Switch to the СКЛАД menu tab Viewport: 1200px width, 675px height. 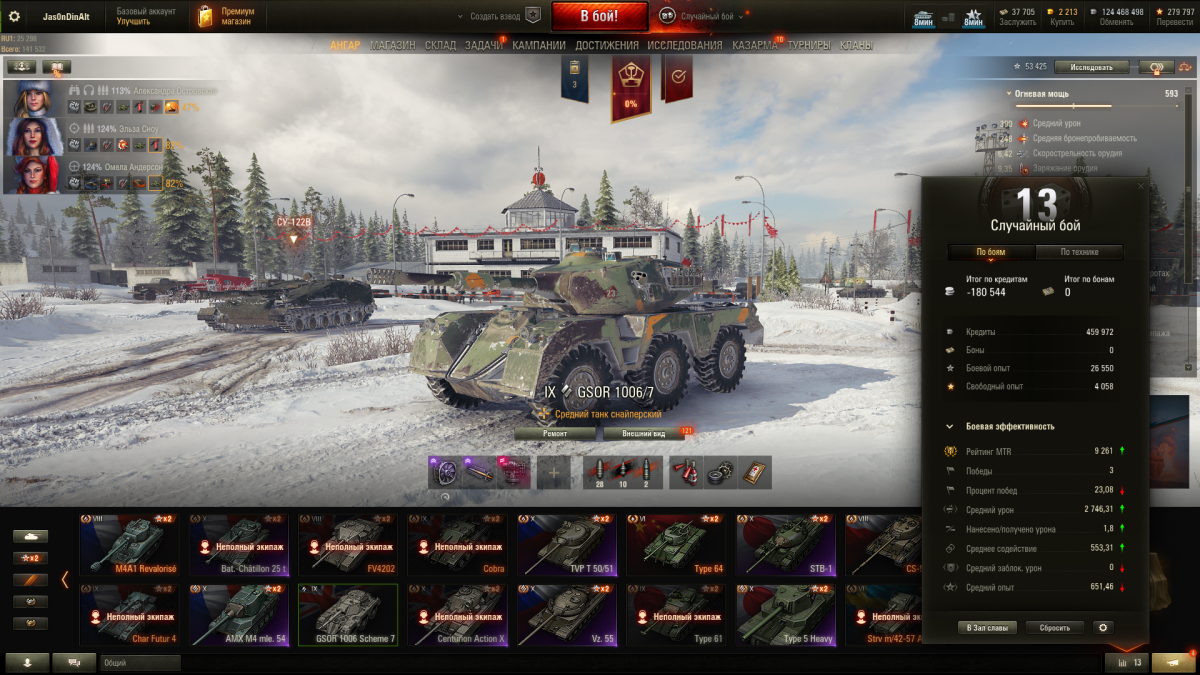coord(440,45)
